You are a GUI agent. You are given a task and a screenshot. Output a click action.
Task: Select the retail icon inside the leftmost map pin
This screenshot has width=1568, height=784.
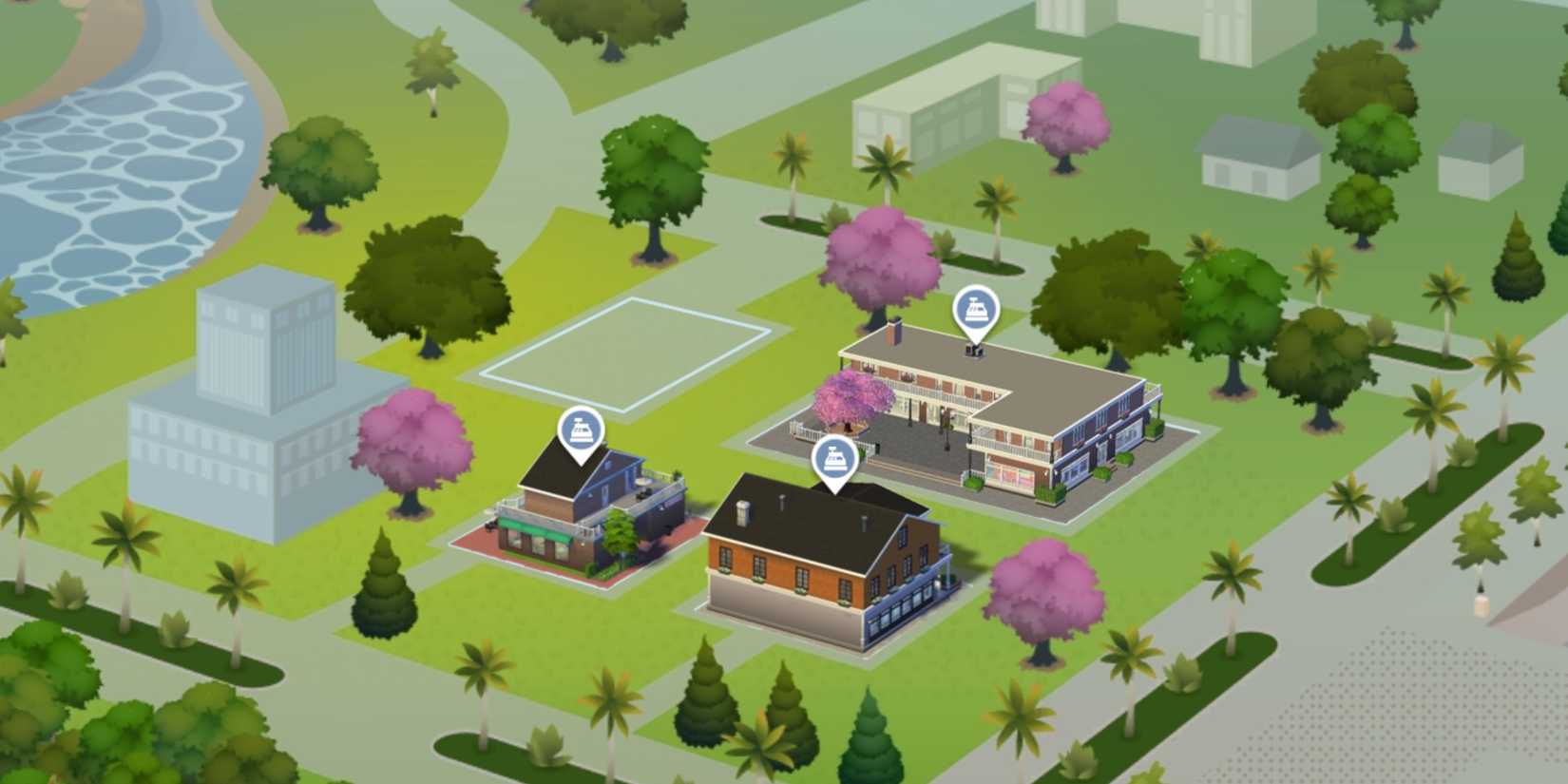click(x=581, y=430)
